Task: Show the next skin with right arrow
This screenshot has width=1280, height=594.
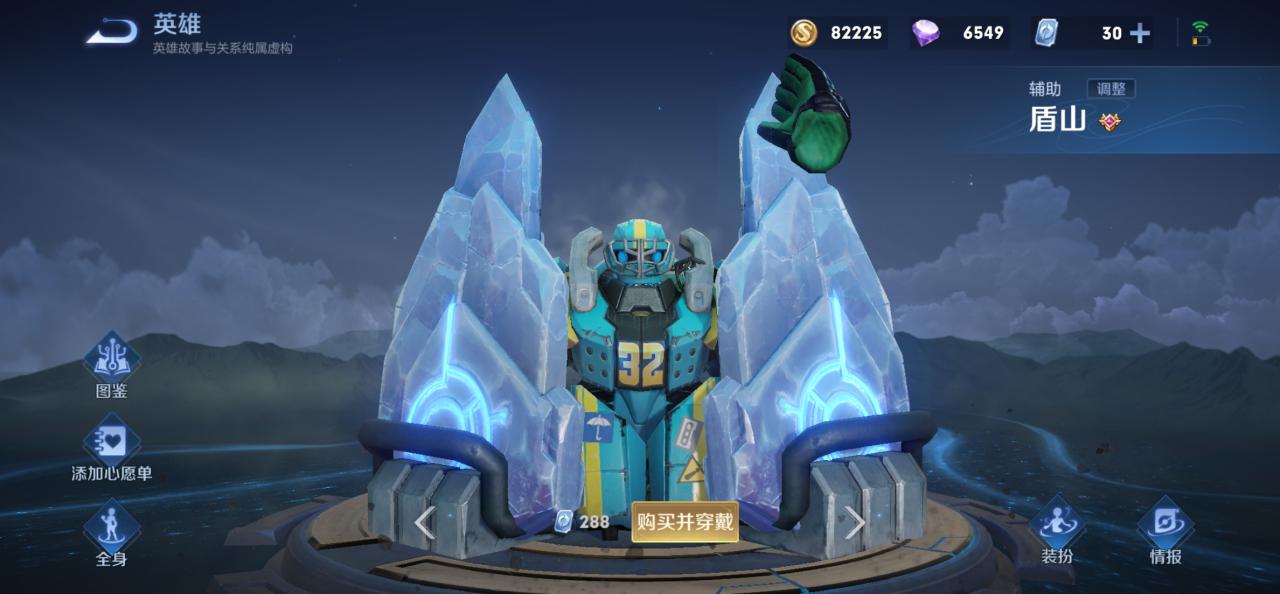Action: (855, 522)
